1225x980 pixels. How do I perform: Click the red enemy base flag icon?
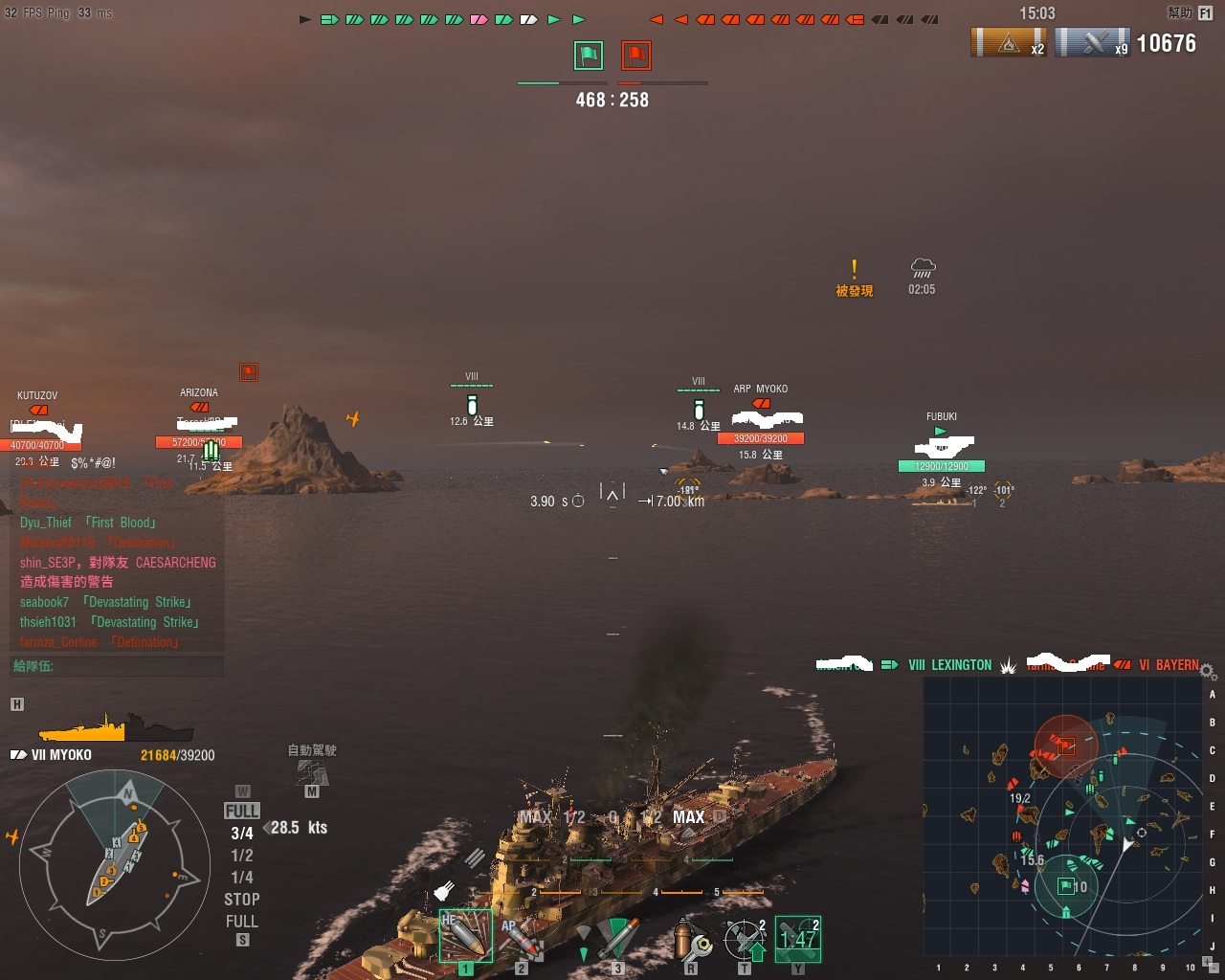pyautogui.click(x=636, y=56)
